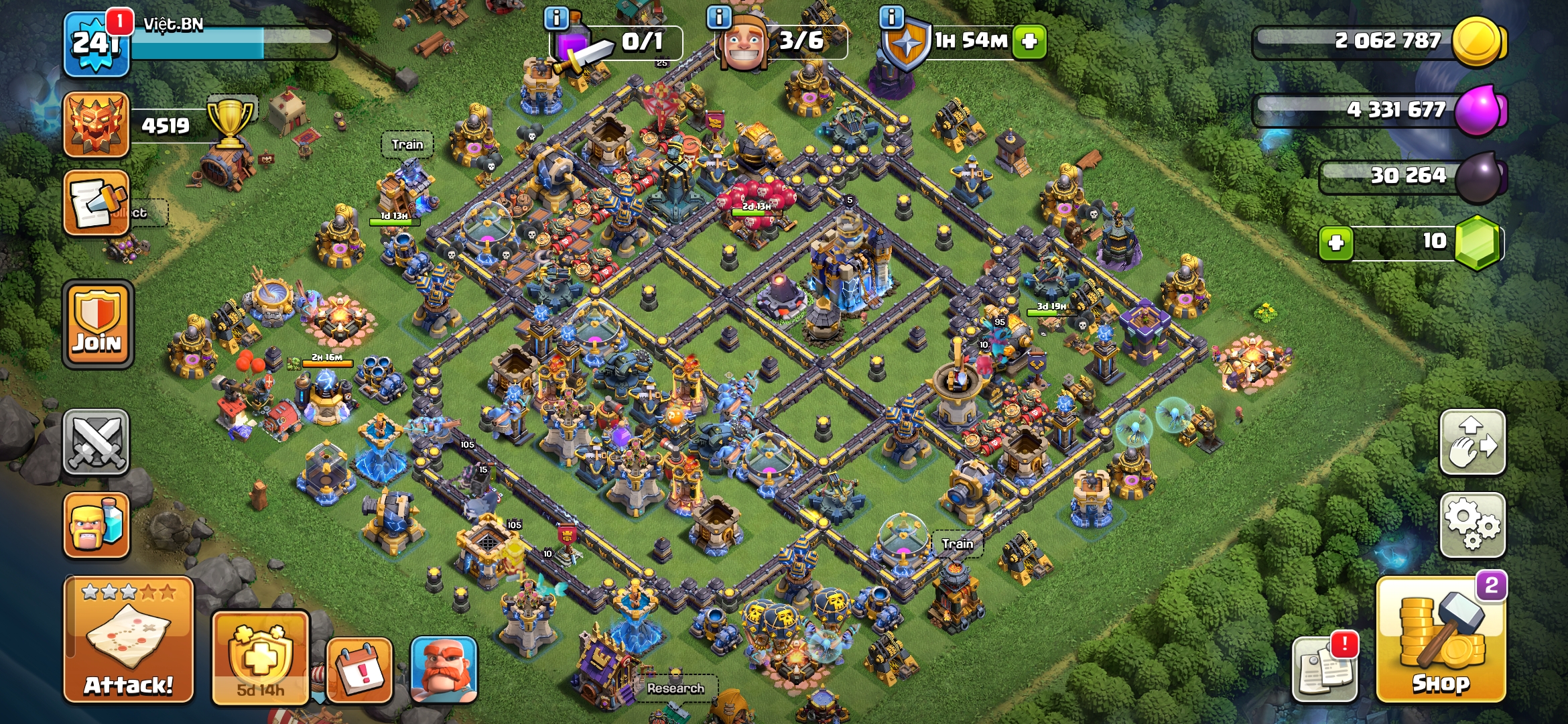This screenshot has width=1568, height=724.
Task: Show the player level 241 profile badge
Action: click(96, 44)
